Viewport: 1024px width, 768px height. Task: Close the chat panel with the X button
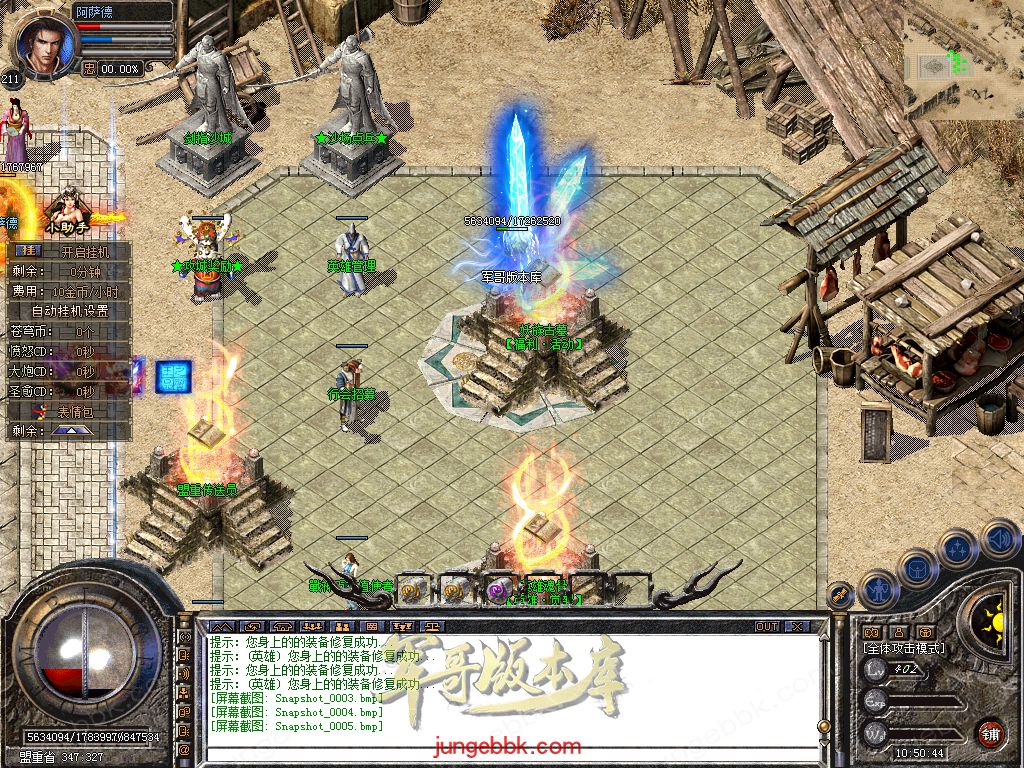tap(797, 627)
